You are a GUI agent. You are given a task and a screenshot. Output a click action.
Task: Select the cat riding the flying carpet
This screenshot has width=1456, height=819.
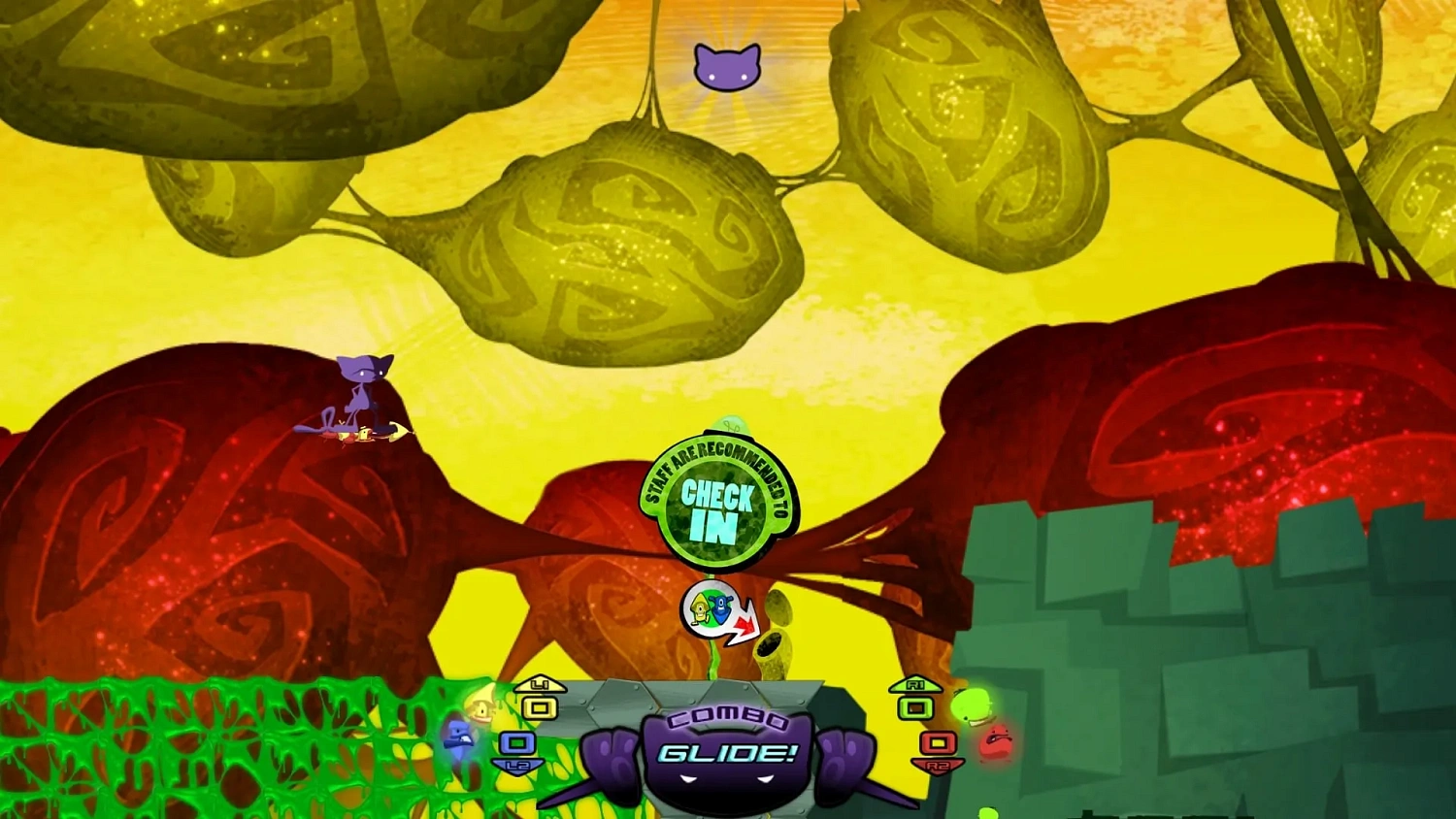coord(359,393)
